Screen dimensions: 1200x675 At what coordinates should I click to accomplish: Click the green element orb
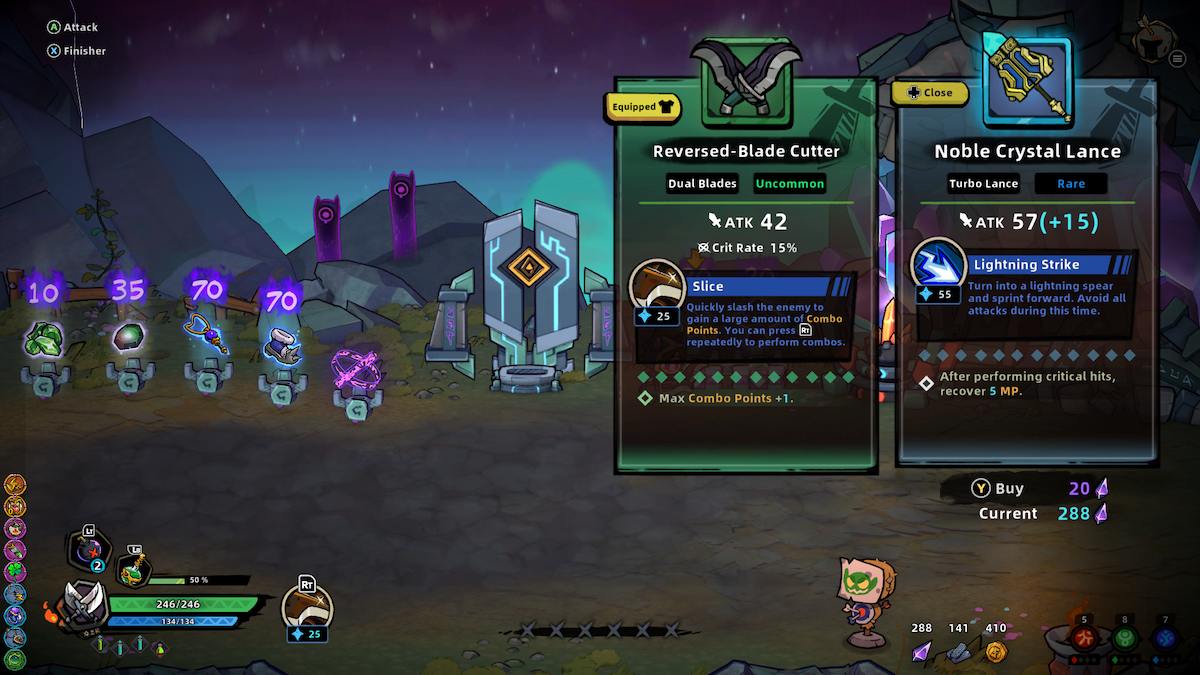click(1124, 638)
